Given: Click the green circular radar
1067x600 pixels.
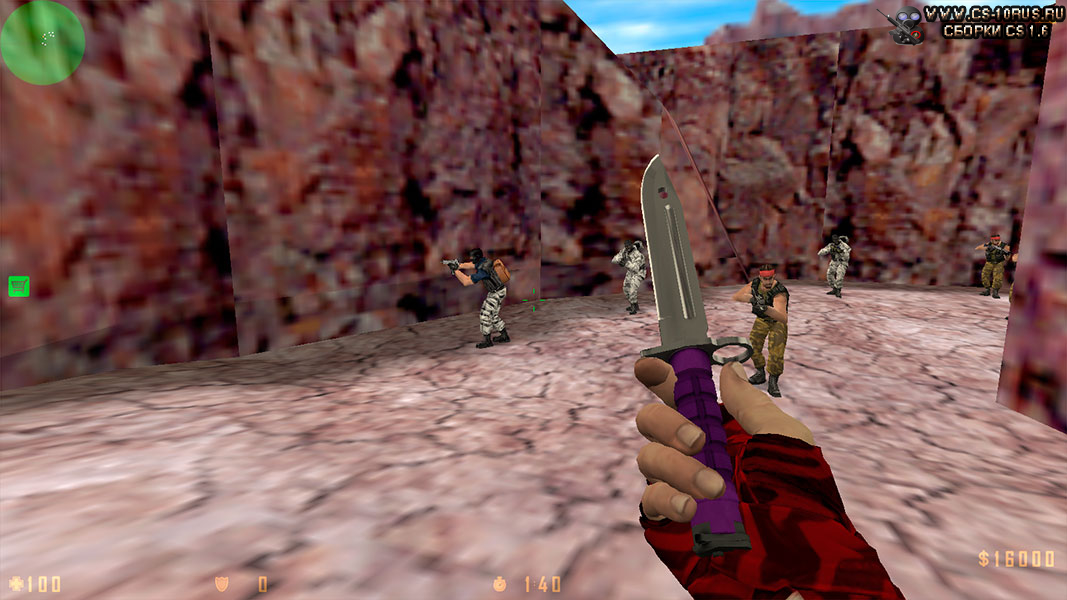Looking at the screenshot, I should (42, 42).
